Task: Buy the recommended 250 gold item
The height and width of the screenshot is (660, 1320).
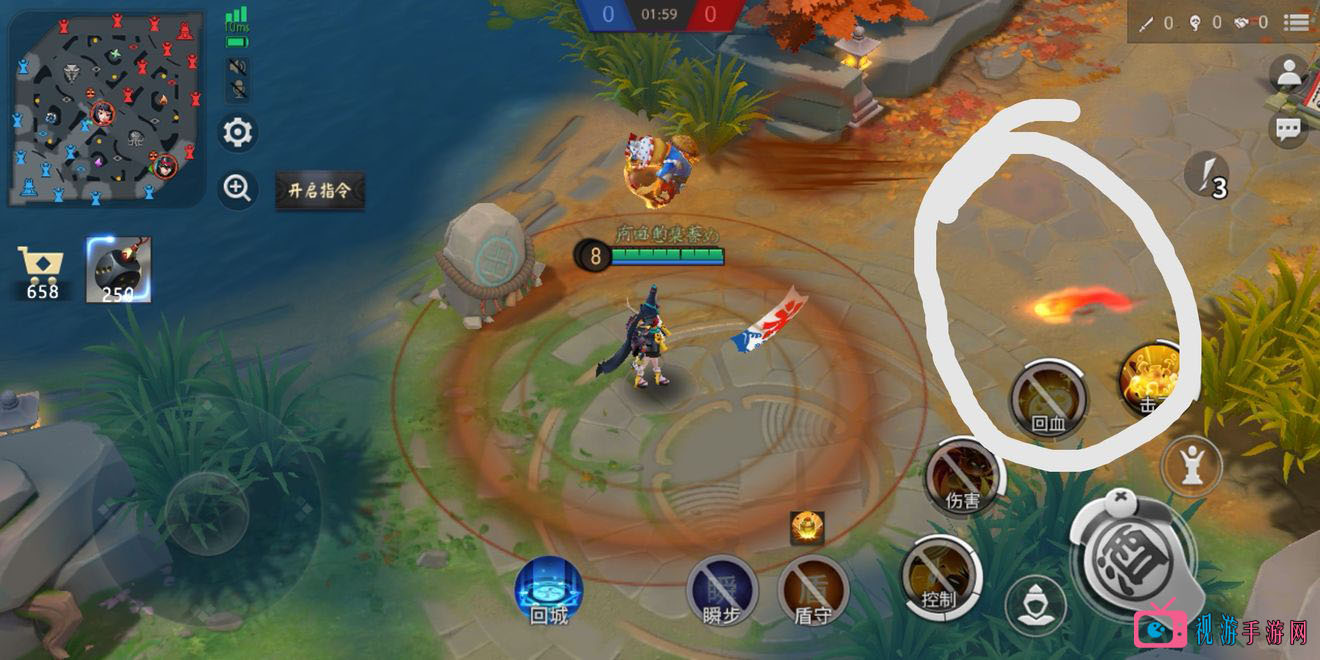Action: click(118, 270)
